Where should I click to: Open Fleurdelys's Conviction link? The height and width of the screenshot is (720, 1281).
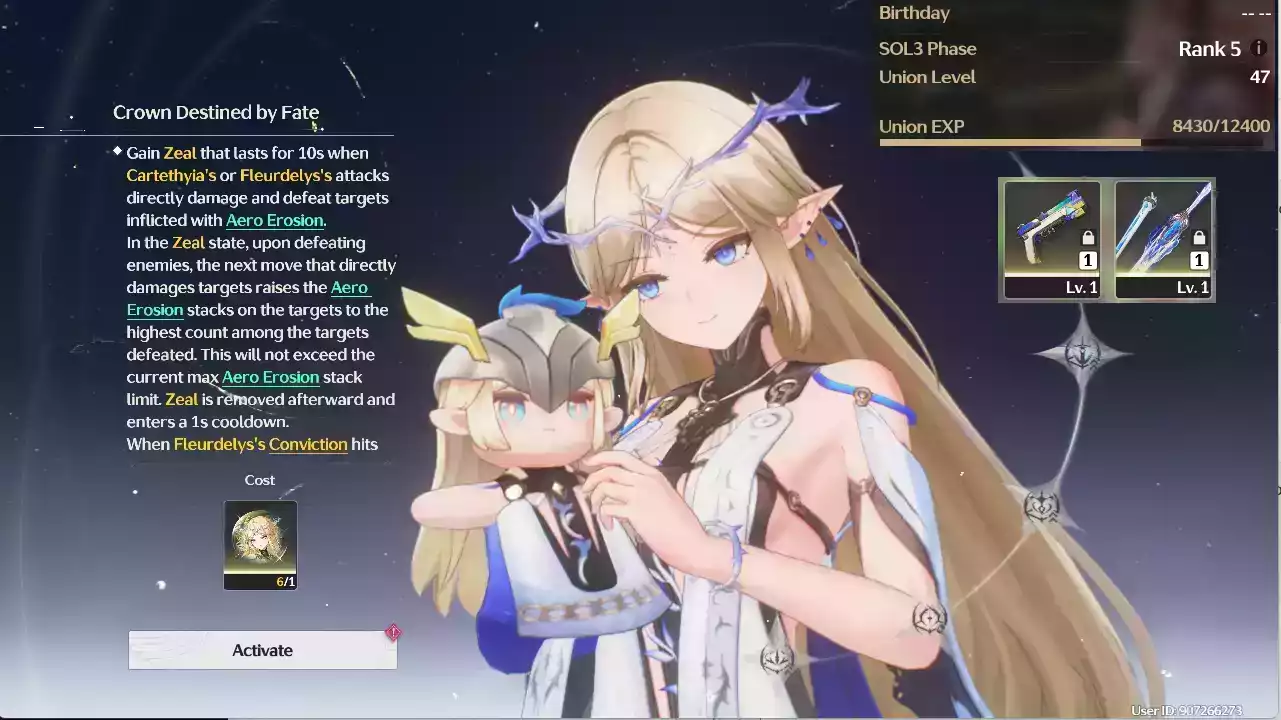coord(309,444)
